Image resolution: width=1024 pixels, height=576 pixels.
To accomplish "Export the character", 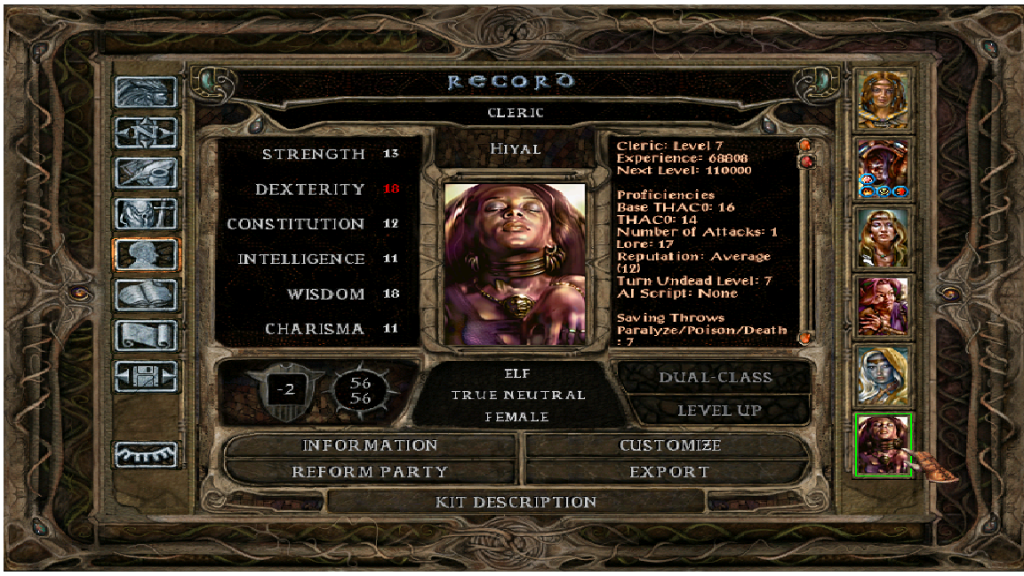I will click(x=669, y=471).
